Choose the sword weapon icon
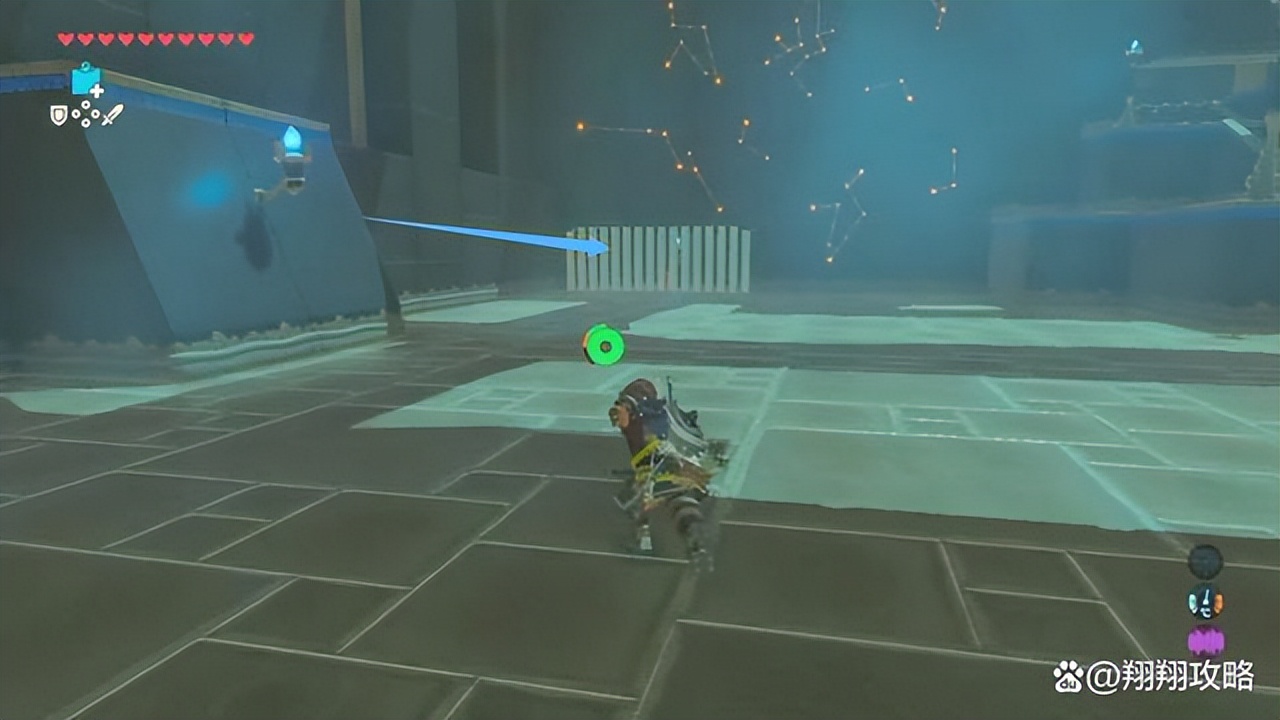1280x720 pixels. [x=111, y=115]
